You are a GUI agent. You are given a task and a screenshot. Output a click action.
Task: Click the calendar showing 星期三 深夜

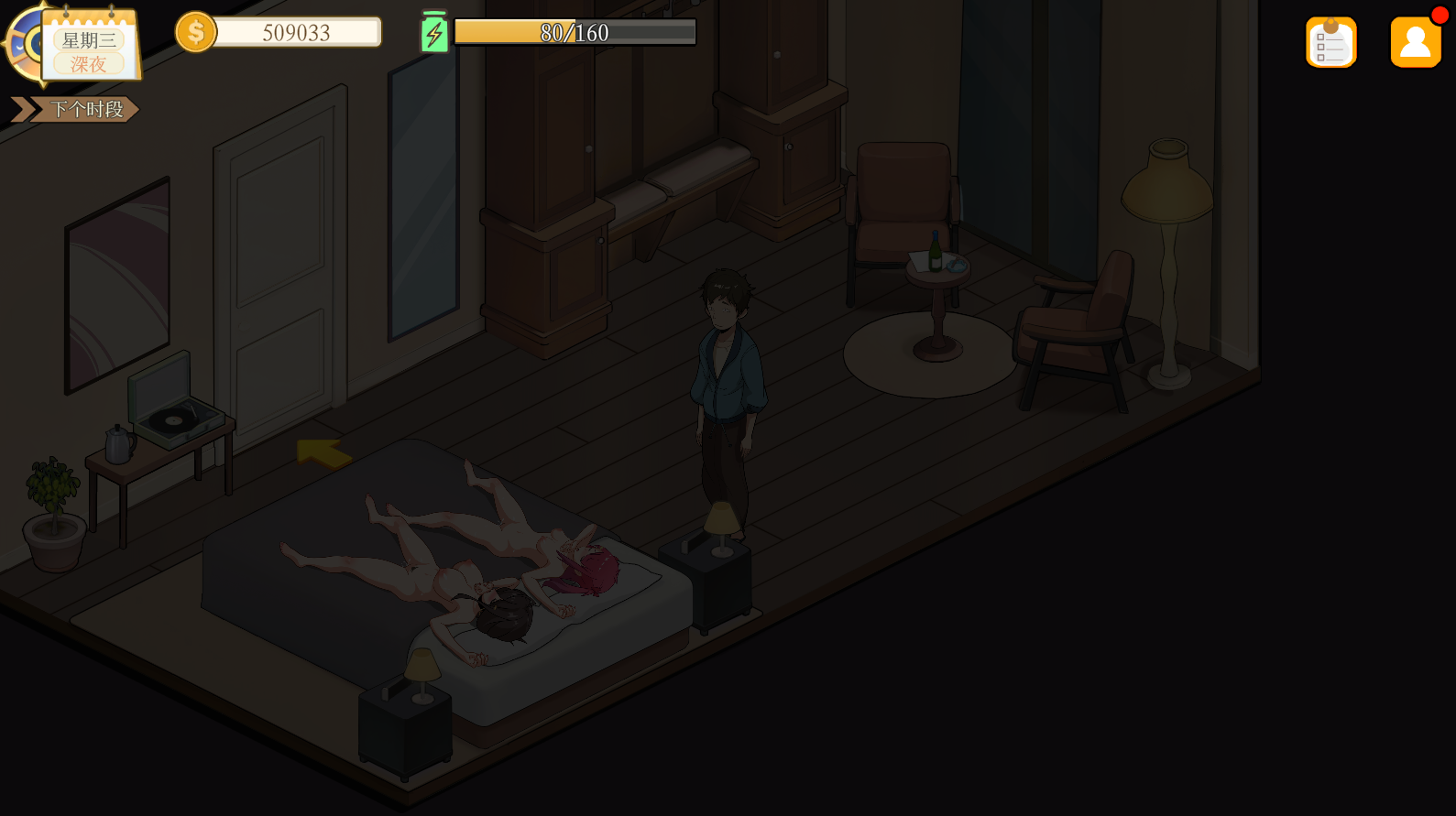tap(89, 48)
